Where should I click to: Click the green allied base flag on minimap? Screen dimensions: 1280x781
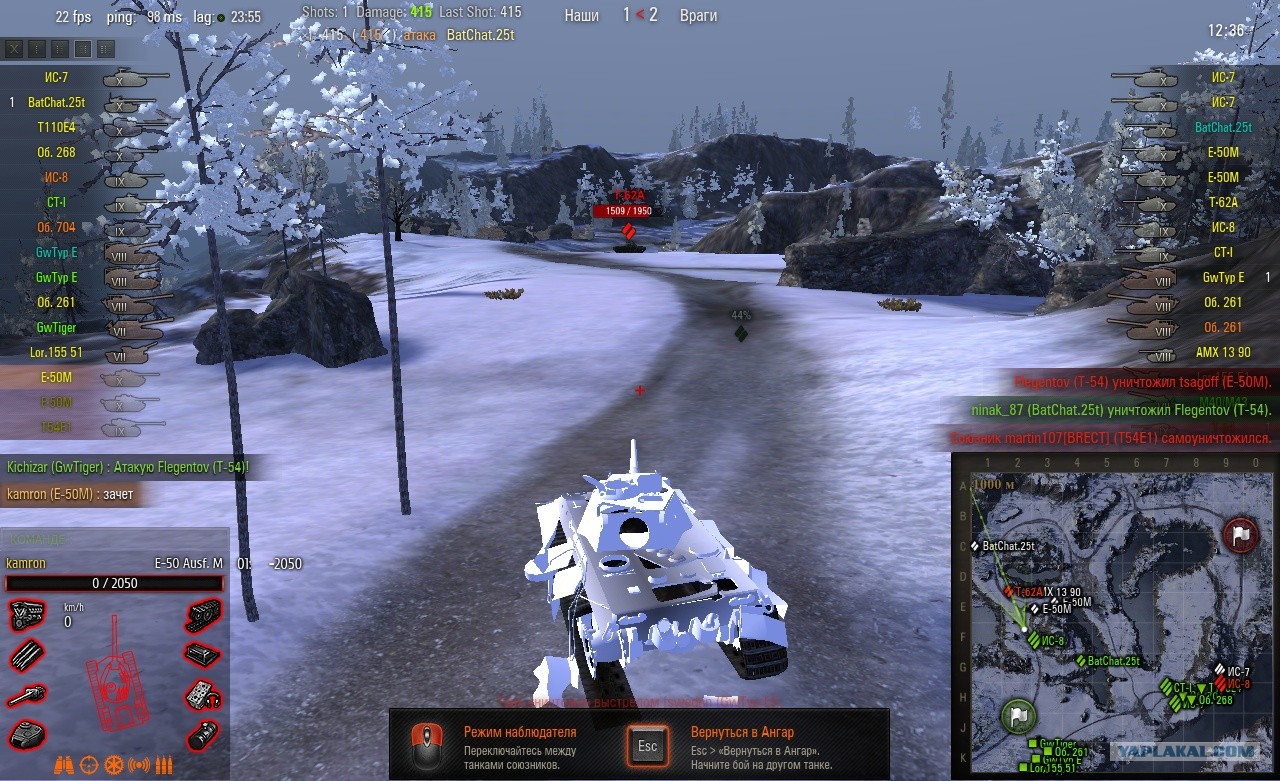click(1018, 716)
